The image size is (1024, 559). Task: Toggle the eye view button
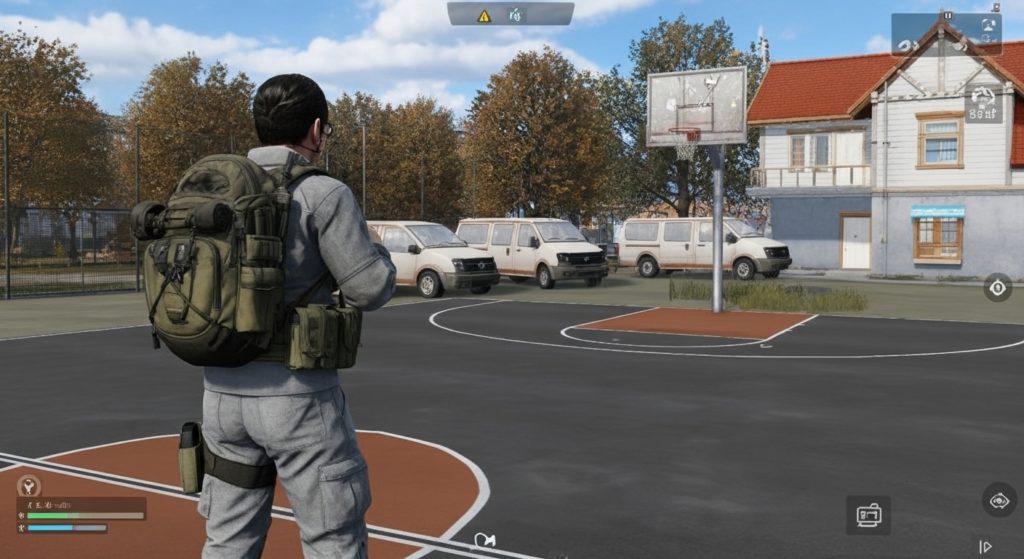pyautogui.click(x=998, y=500)
